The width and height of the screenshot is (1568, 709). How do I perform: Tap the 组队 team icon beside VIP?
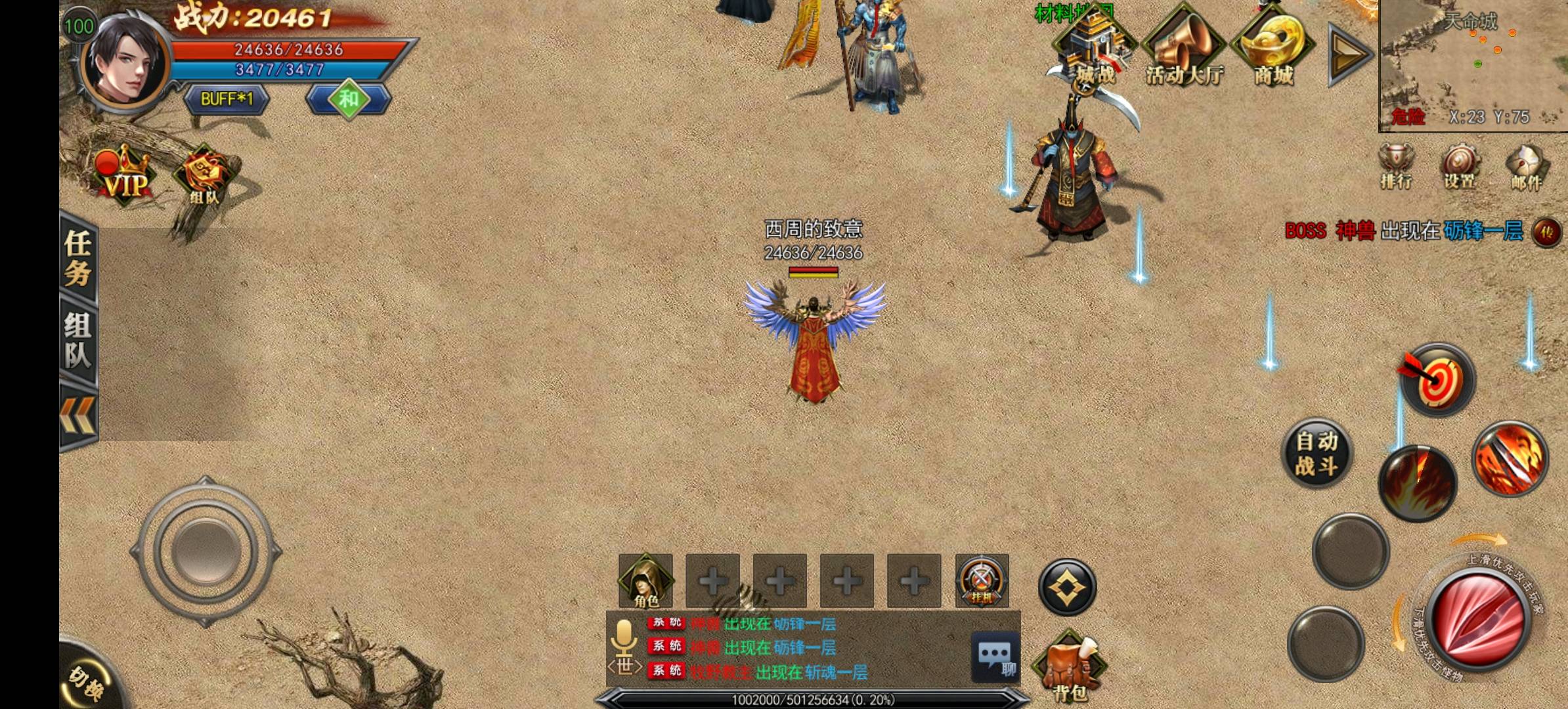tap(204, 177)
